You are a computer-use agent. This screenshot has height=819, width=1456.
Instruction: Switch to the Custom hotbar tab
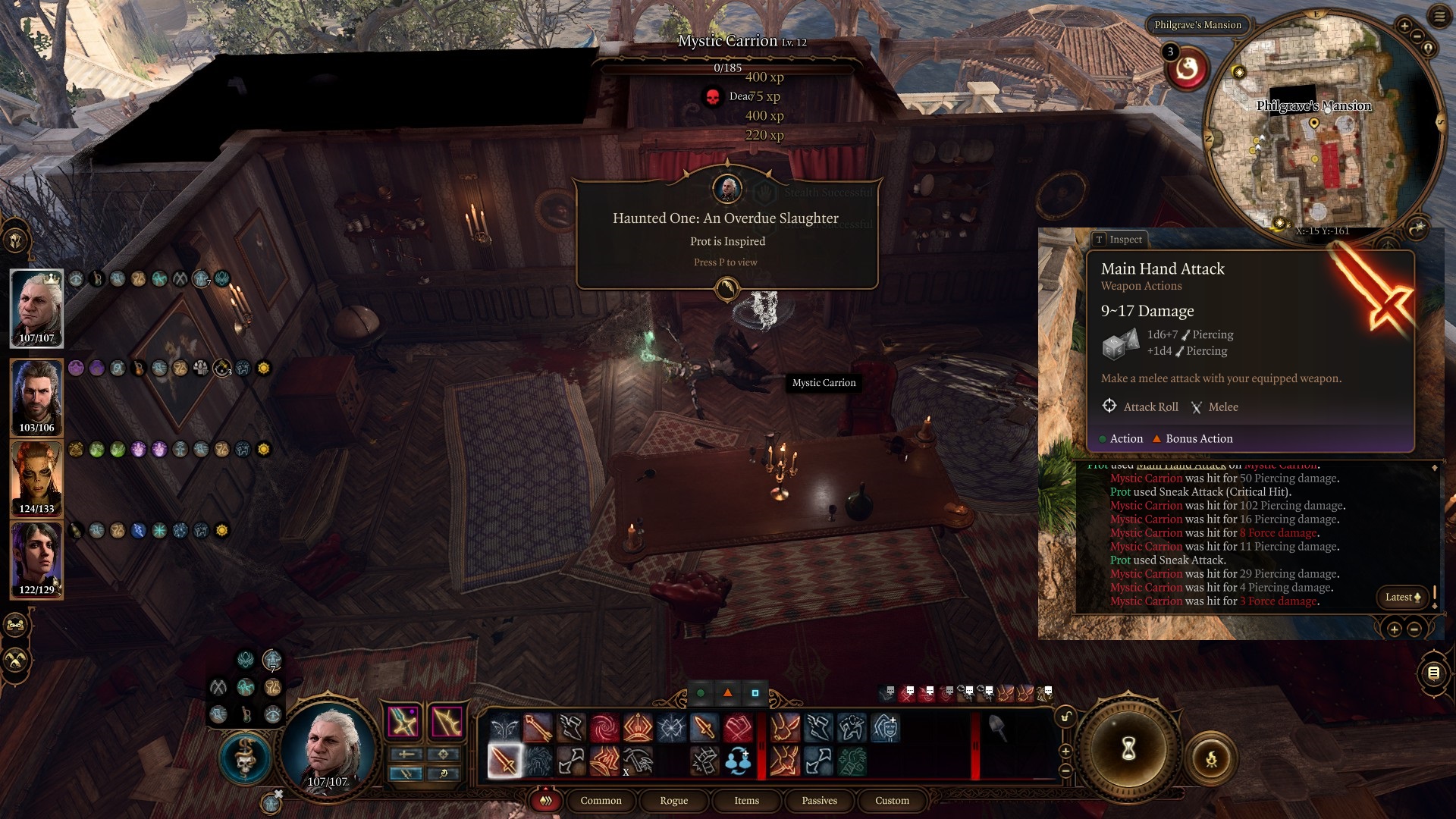tap(892, 801)
